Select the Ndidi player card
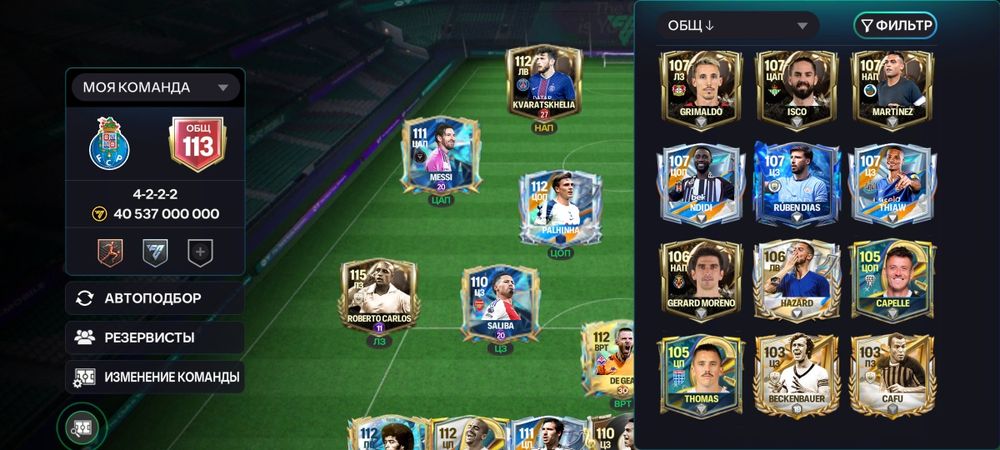Image resolution: width=1000 pixels, height=450 pixels. 700,185
